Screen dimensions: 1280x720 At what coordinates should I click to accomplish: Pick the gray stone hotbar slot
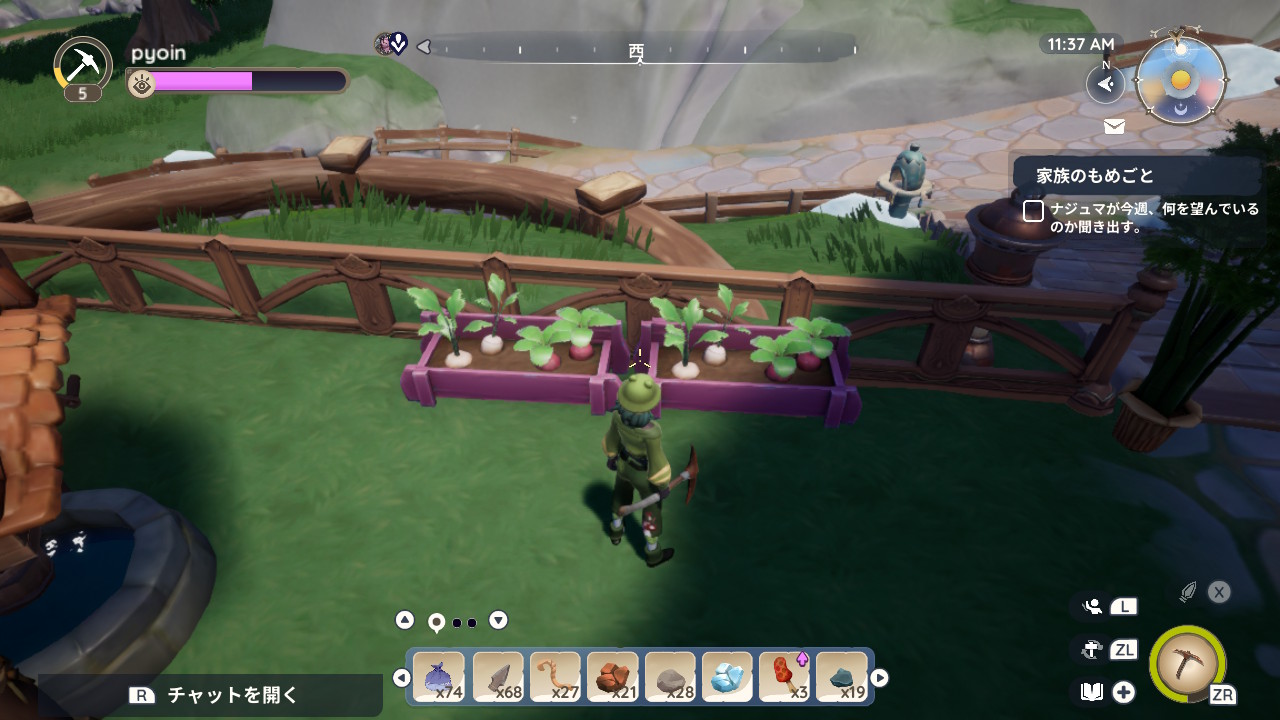(670, 678)
